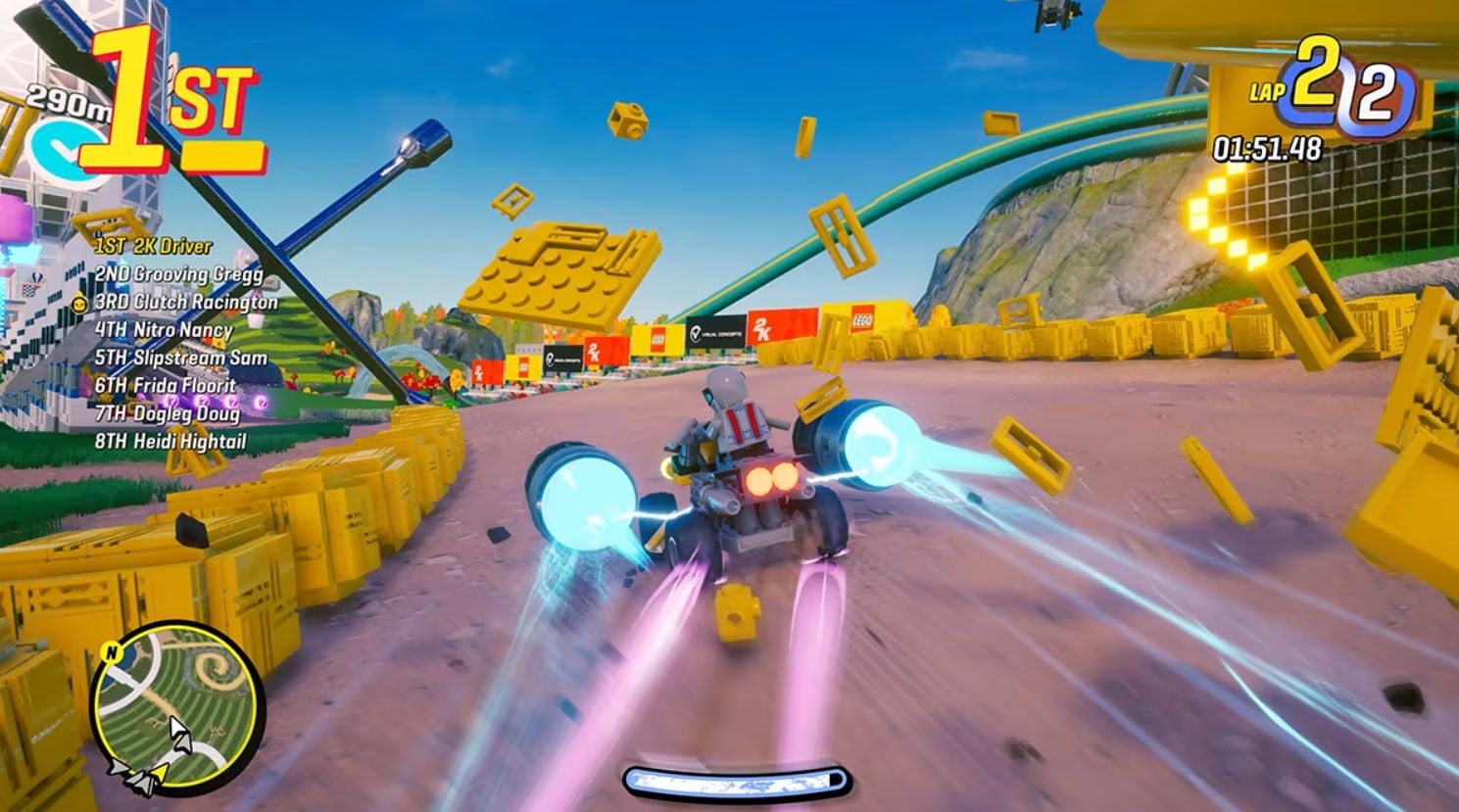
Task: Select Frida Floorit in the race standings
Action: pyautogui.click(x=165, y=383)
